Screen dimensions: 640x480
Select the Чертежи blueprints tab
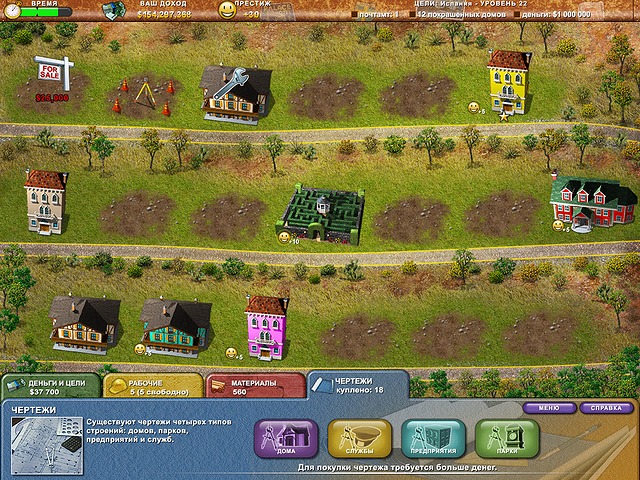pos(357,385)
